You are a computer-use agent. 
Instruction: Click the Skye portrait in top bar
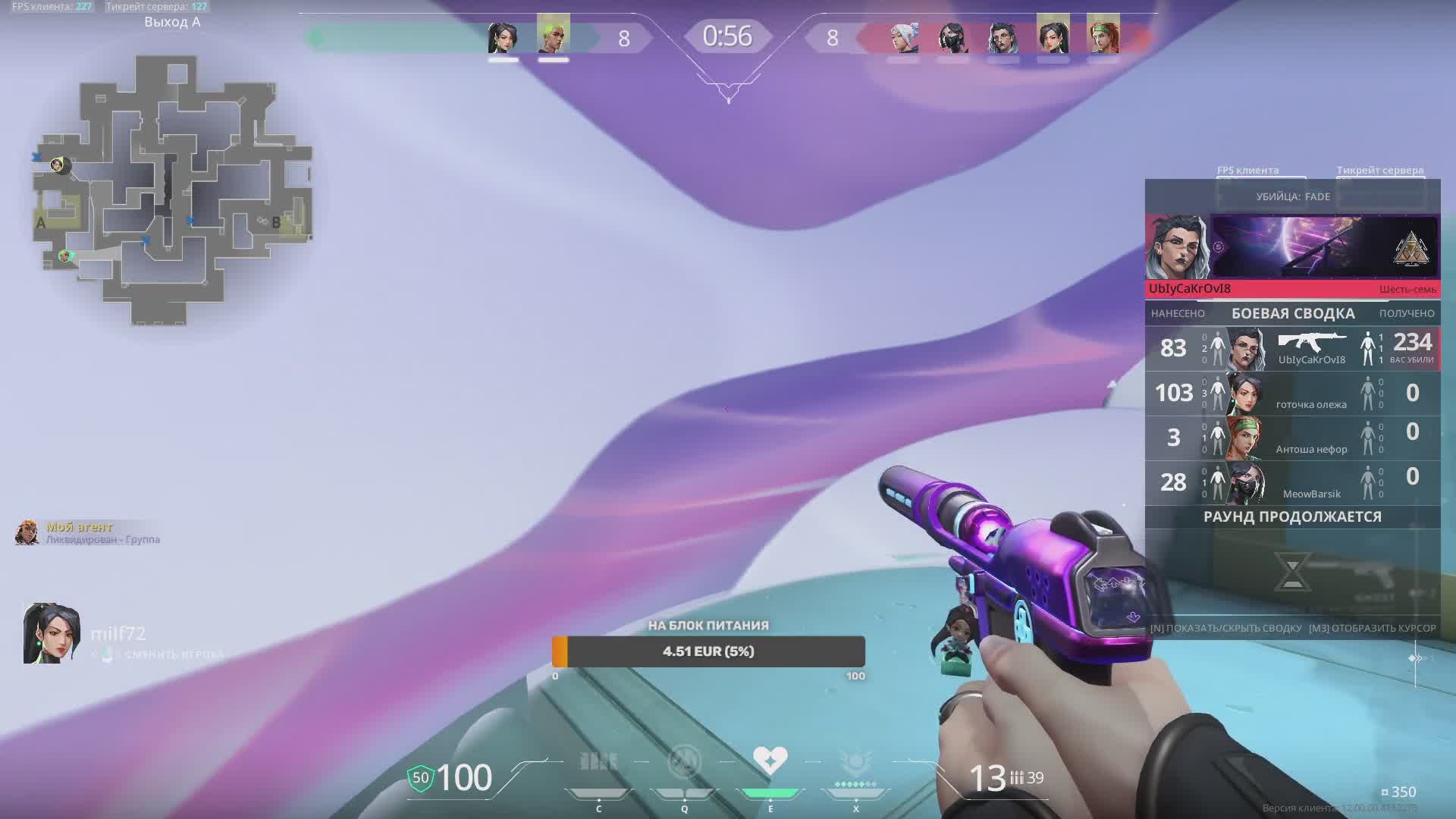(x=1103, y=37)
